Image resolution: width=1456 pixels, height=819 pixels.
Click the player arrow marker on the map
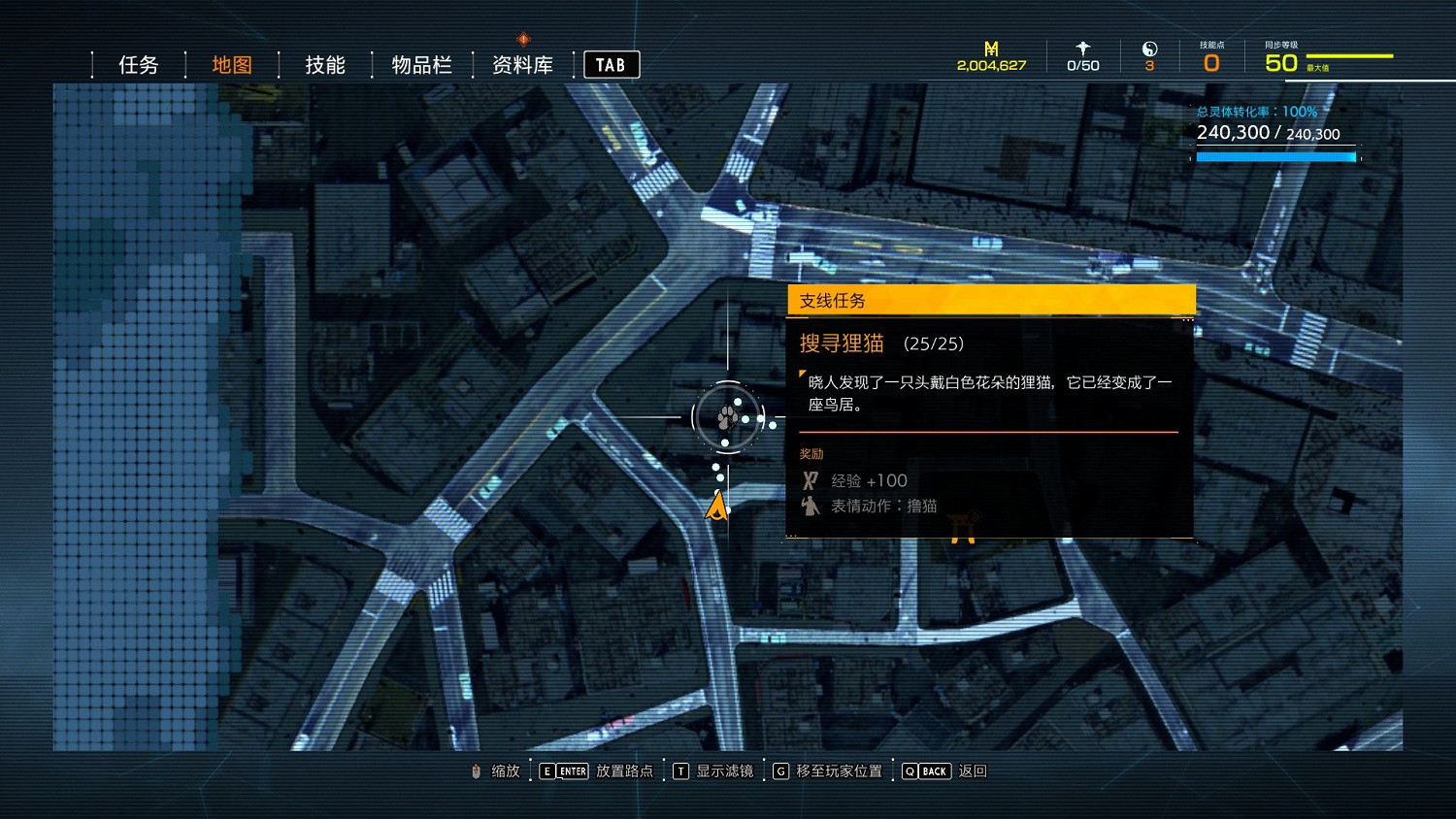tap(715, 506)
